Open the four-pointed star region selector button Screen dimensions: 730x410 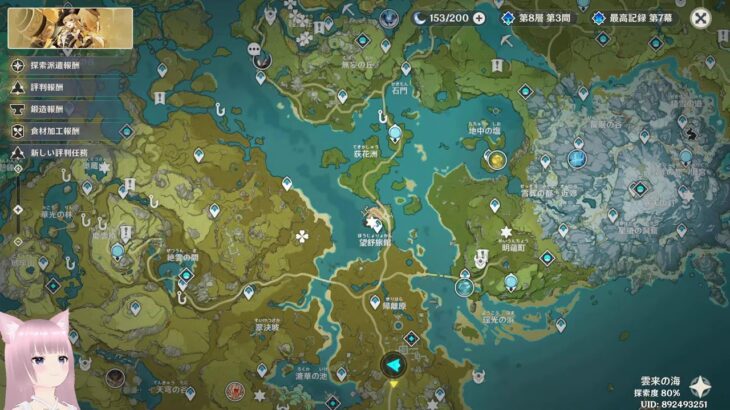click(x=702, y=386)
